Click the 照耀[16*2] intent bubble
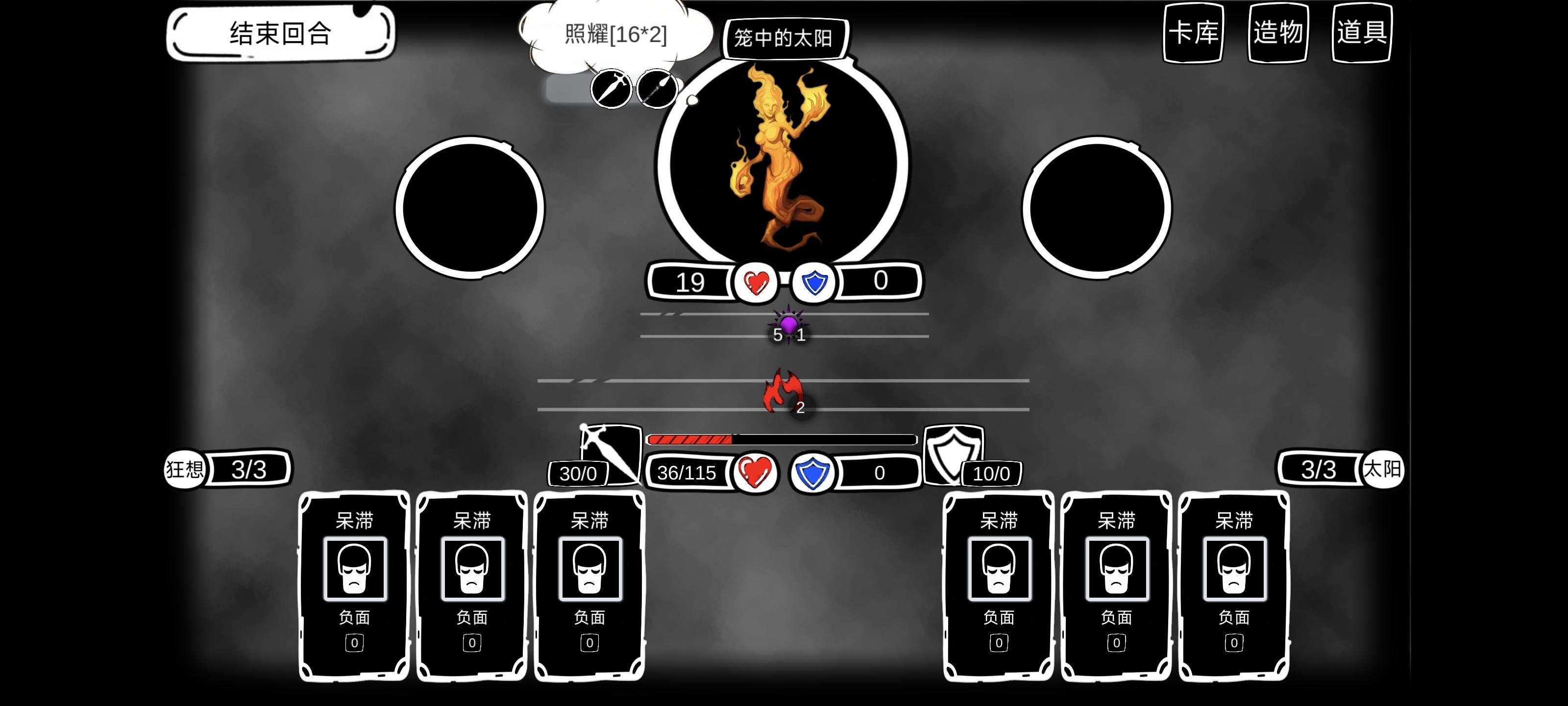The width and height of the screenshot is (1568, 706). click(615, 35)
